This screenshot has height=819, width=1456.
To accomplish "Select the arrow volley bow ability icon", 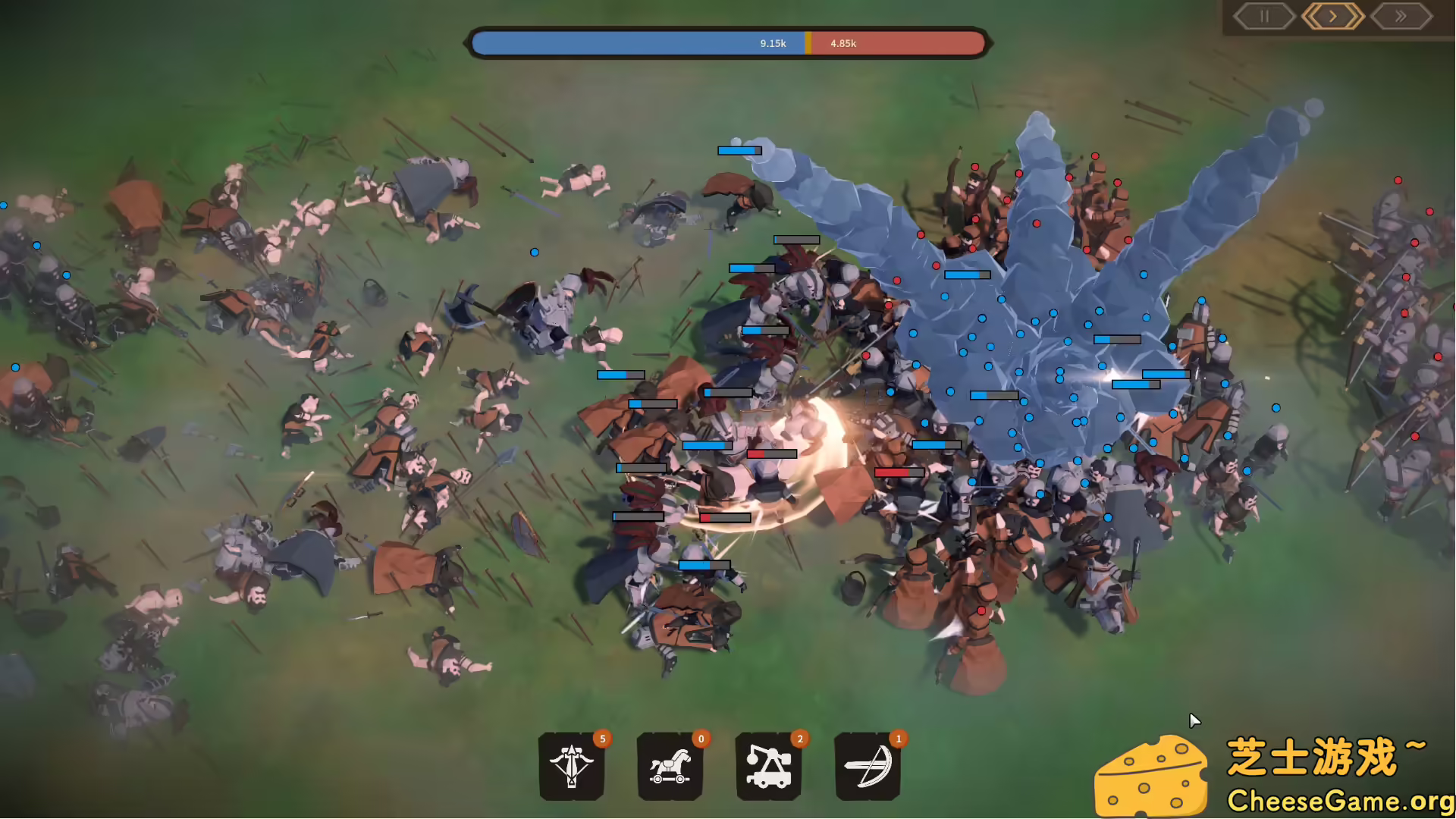I will click(868, 767).
